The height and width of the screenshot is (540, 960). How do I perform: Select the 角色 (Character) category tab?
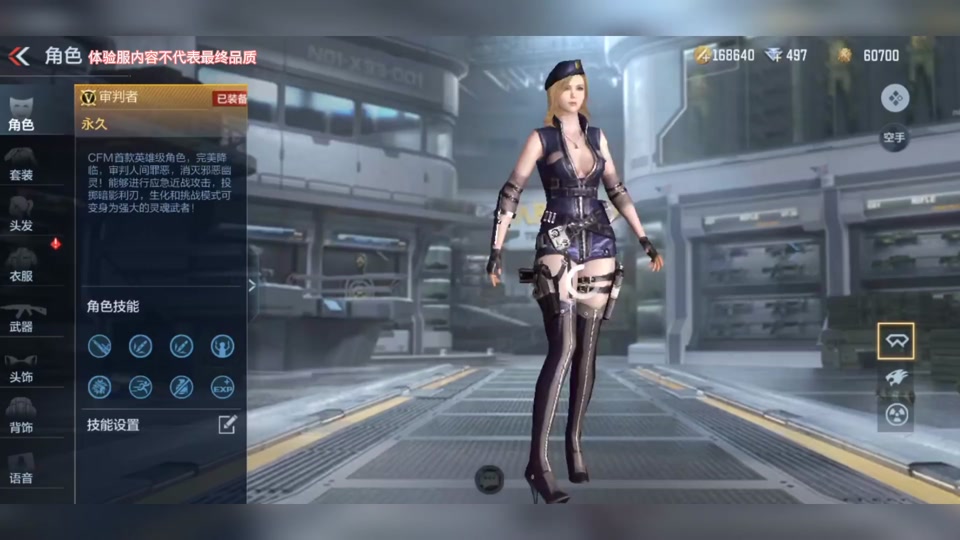[21, 113]
